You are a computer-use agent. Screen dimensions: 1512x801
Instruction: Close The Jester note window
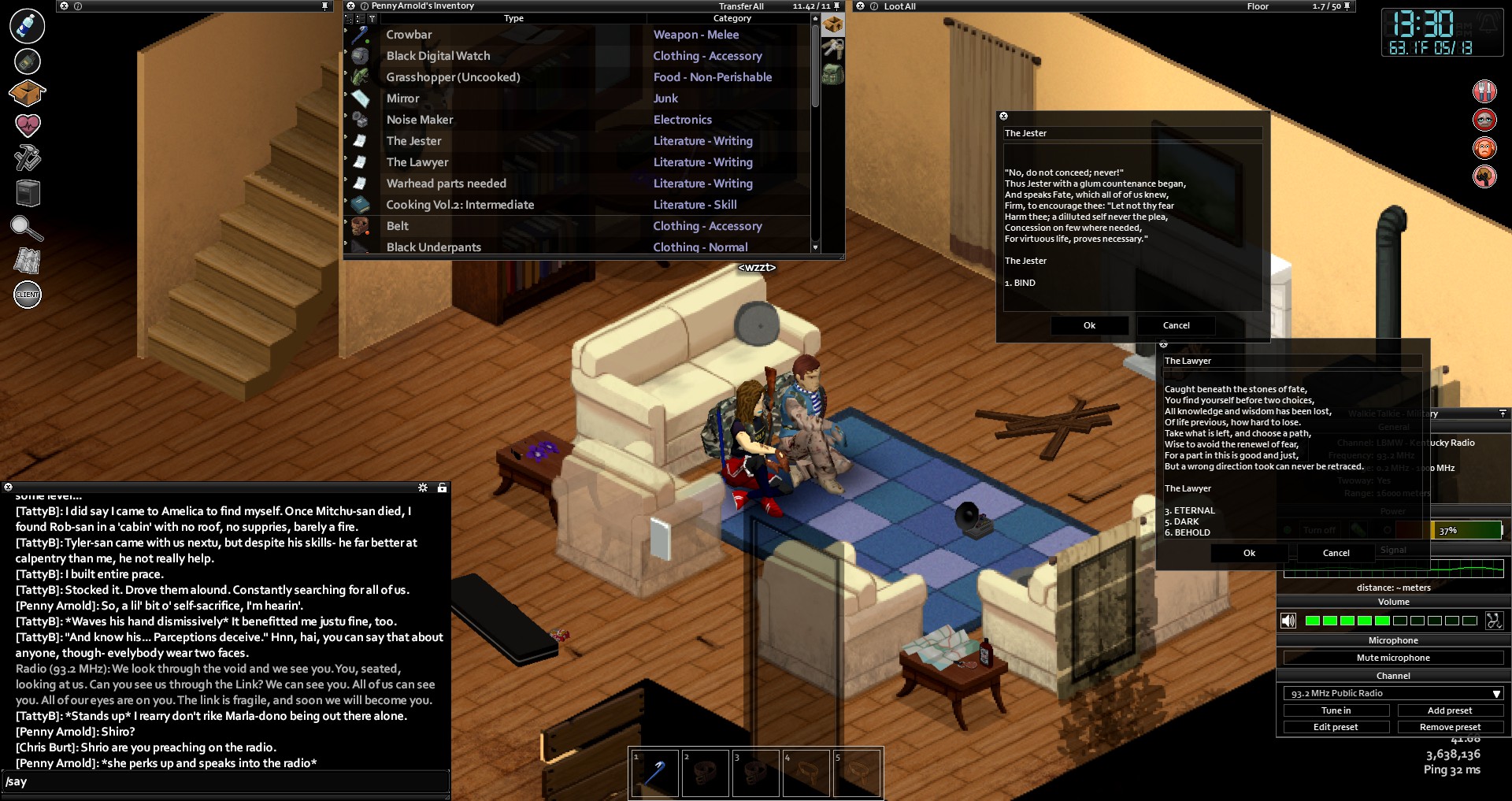tap(1003, 117)
